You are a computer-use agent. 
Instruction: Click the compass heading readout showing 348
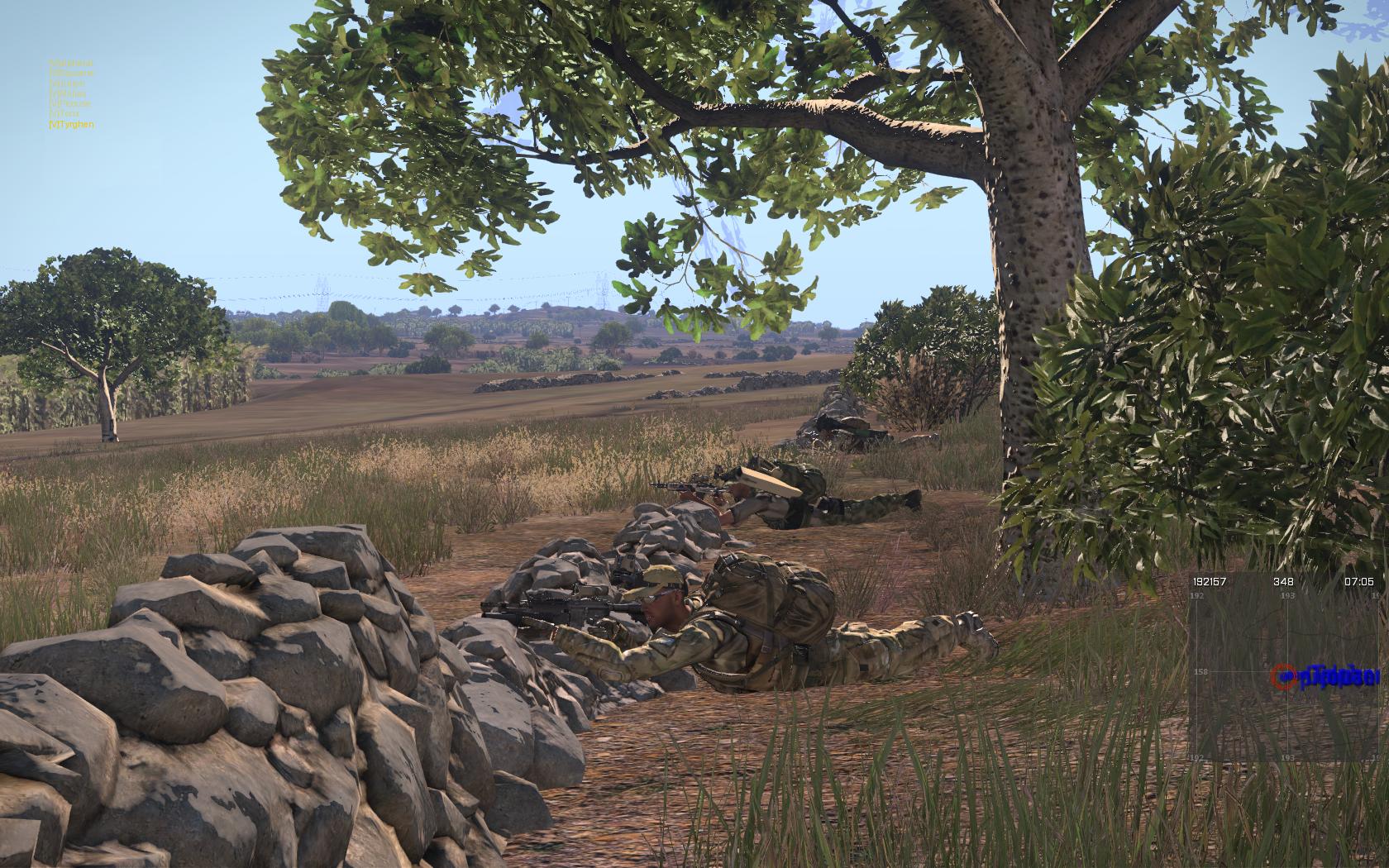pos(1284,581)
